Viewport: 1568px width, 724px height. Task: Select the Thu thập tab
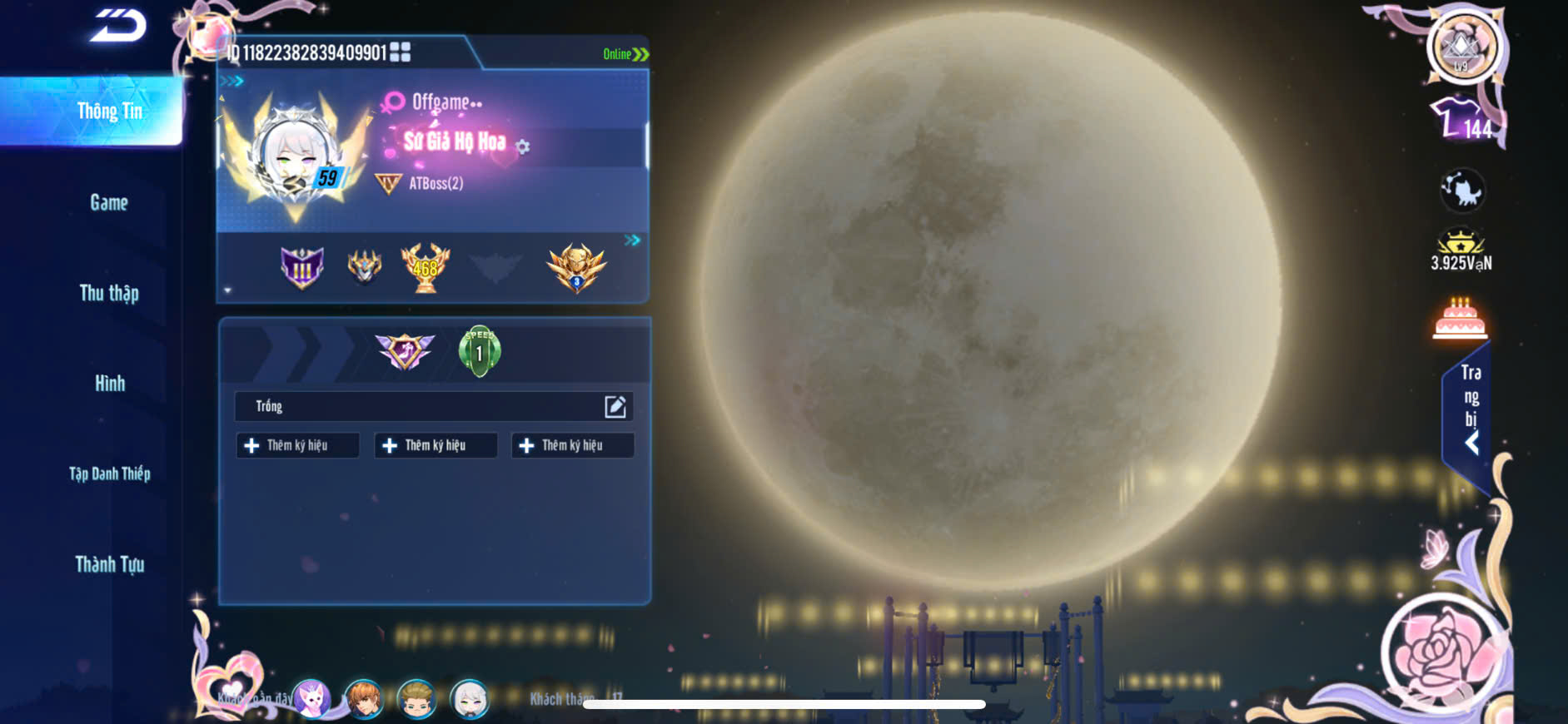click(x=109, y=293)
